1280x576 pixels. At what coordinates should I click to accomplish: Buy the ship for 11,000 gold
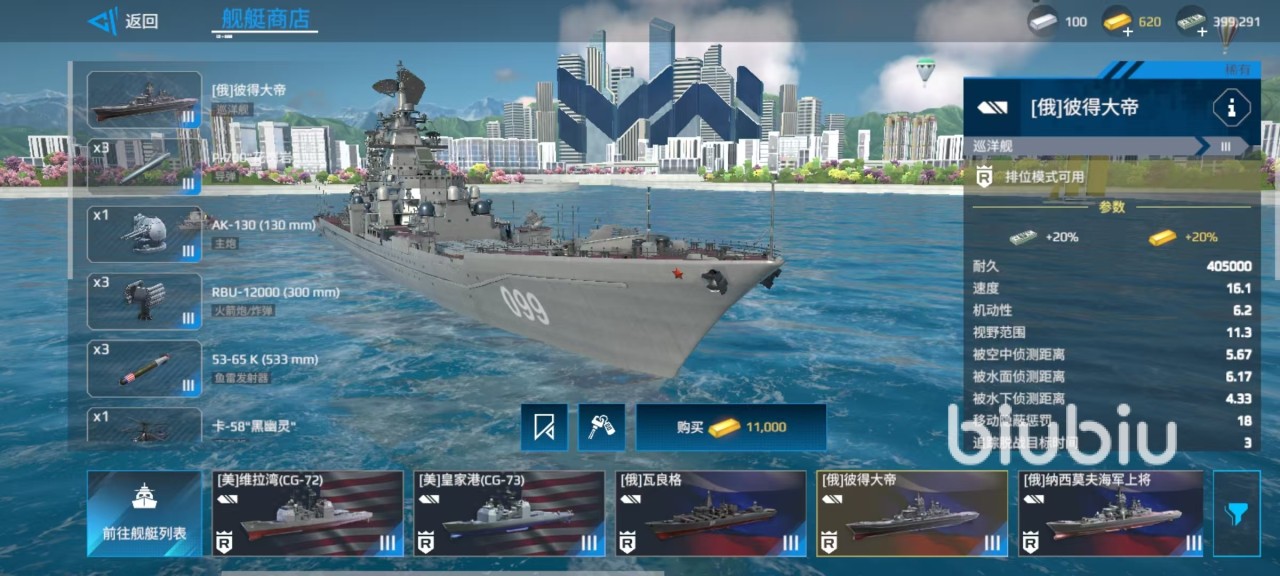(731, 427)
